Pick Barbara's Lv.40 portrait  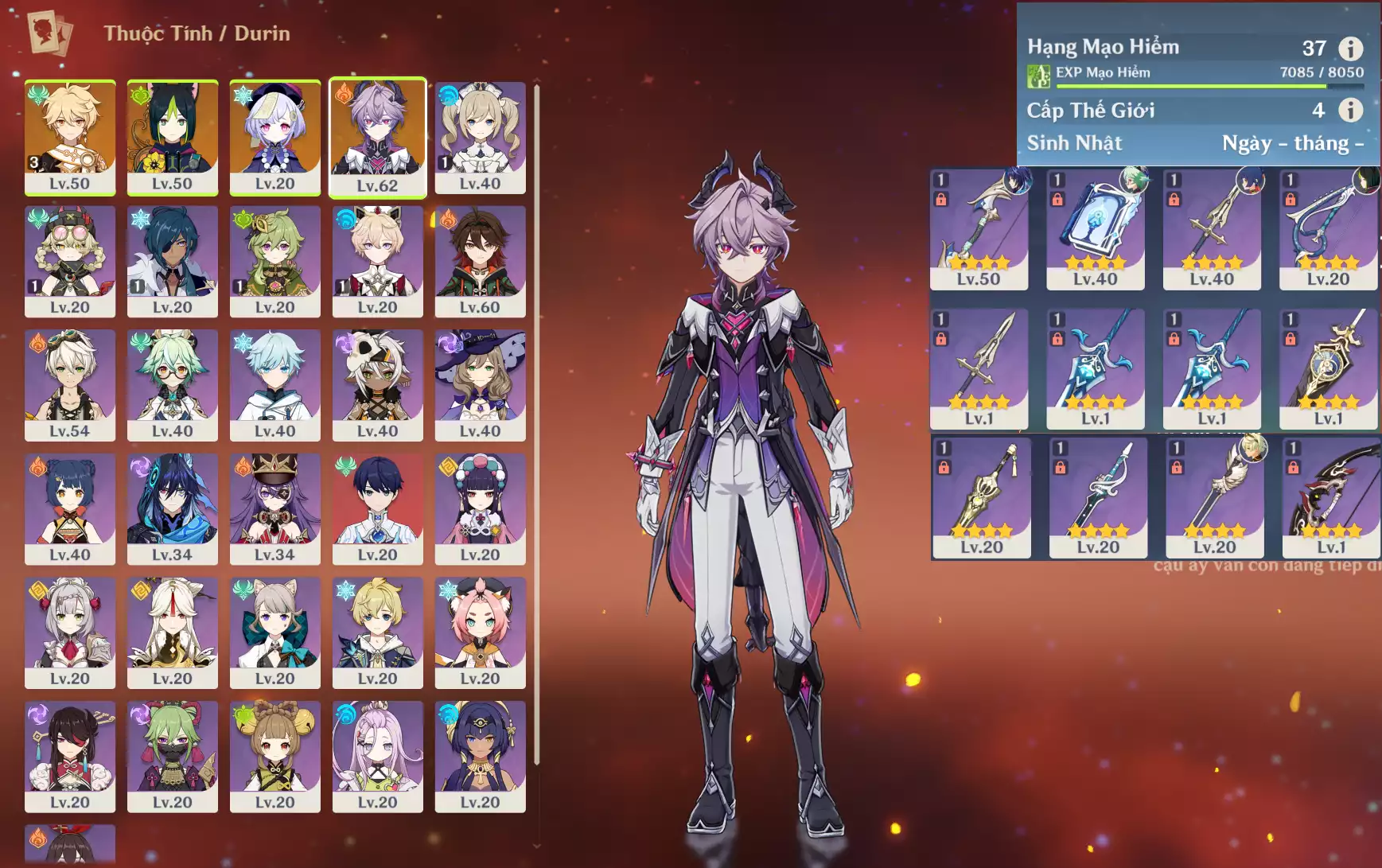tap(480, 137)
